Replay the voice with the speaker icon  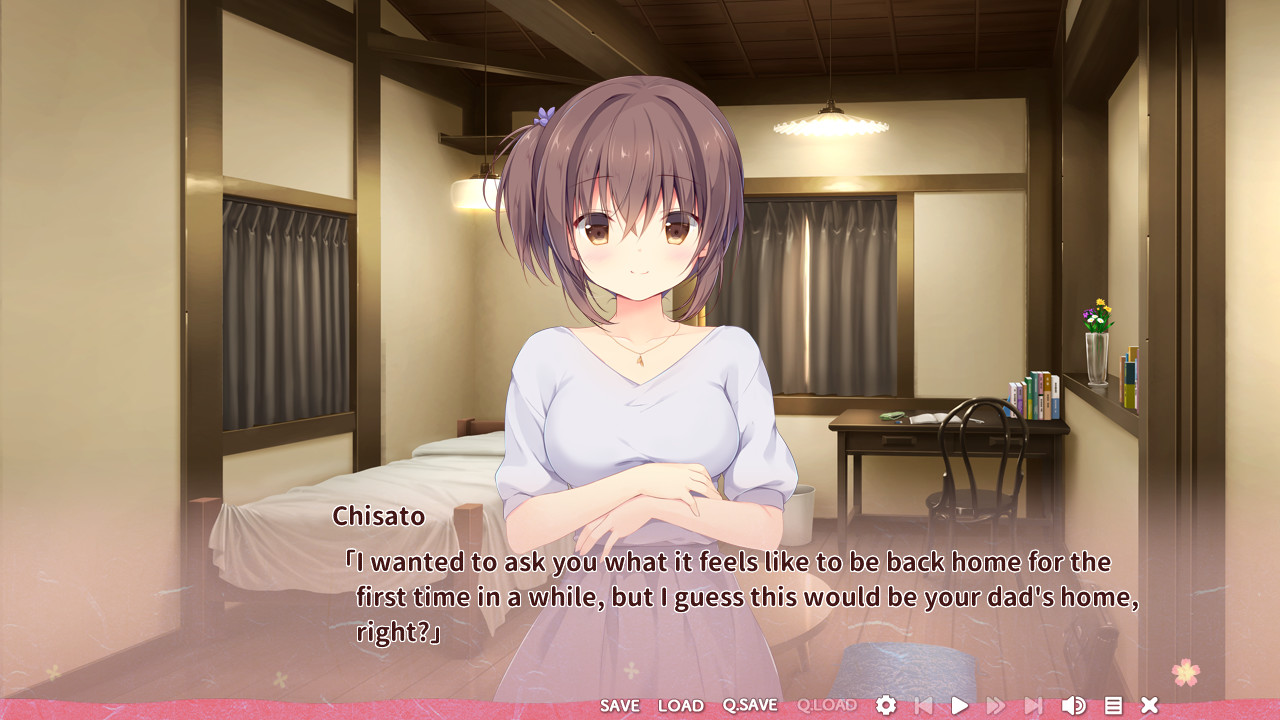click(1073, 706)
